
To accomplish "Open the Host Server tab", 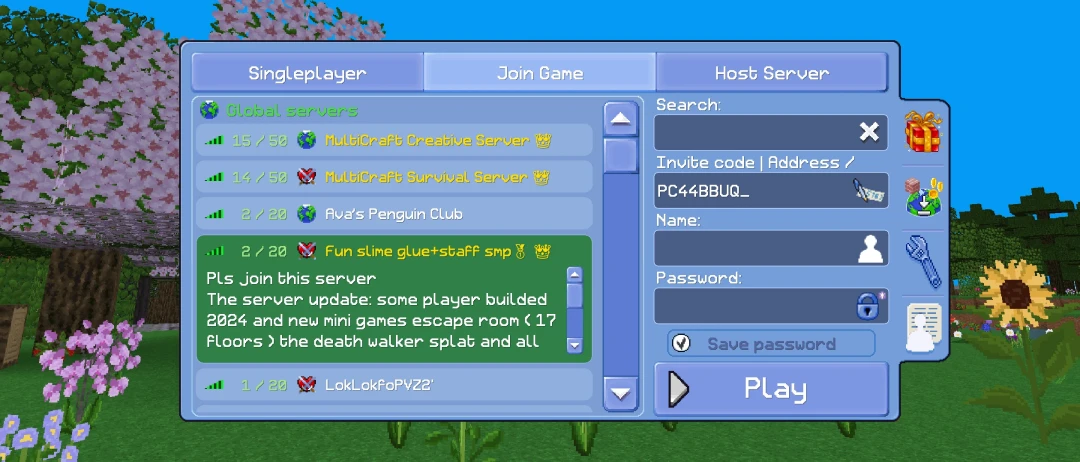I will pos(771,73).
